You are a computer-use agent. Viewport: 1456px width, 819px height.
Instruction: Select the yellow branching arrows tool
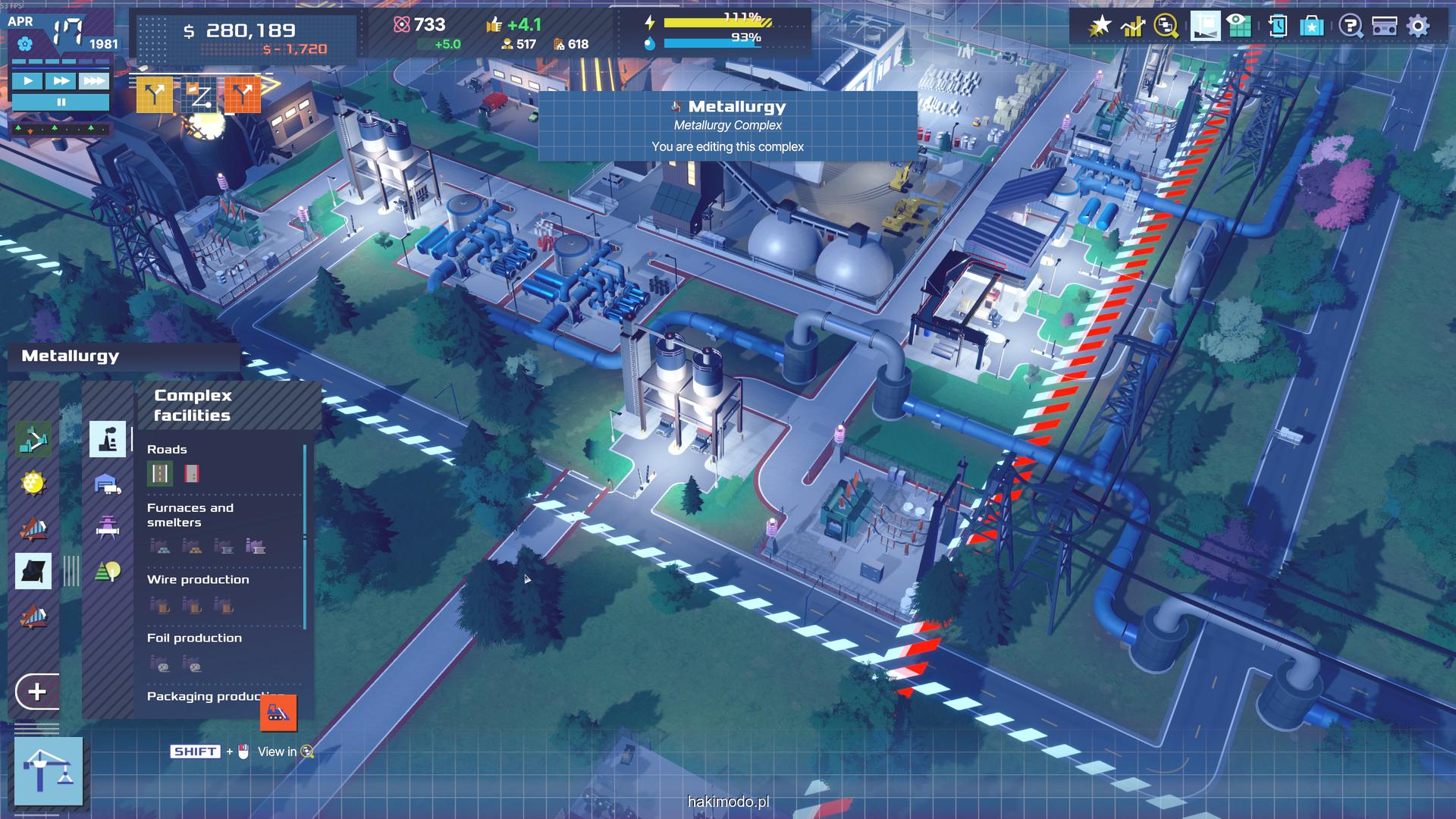154,94
